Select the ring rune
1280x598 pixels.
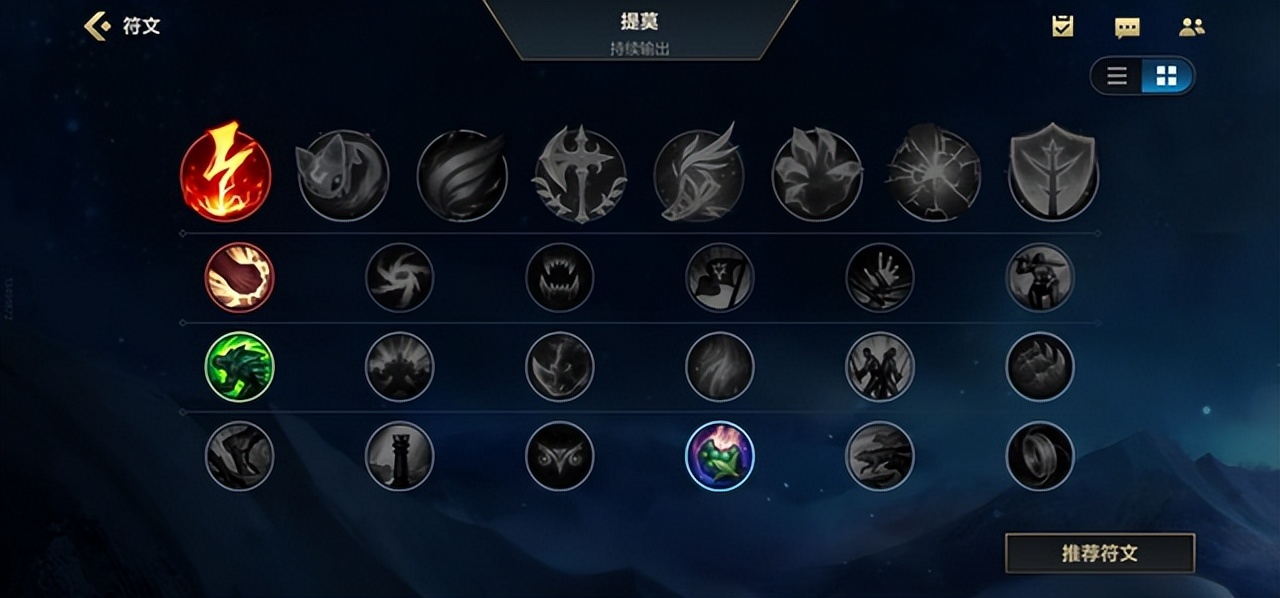coord(1039,456)
